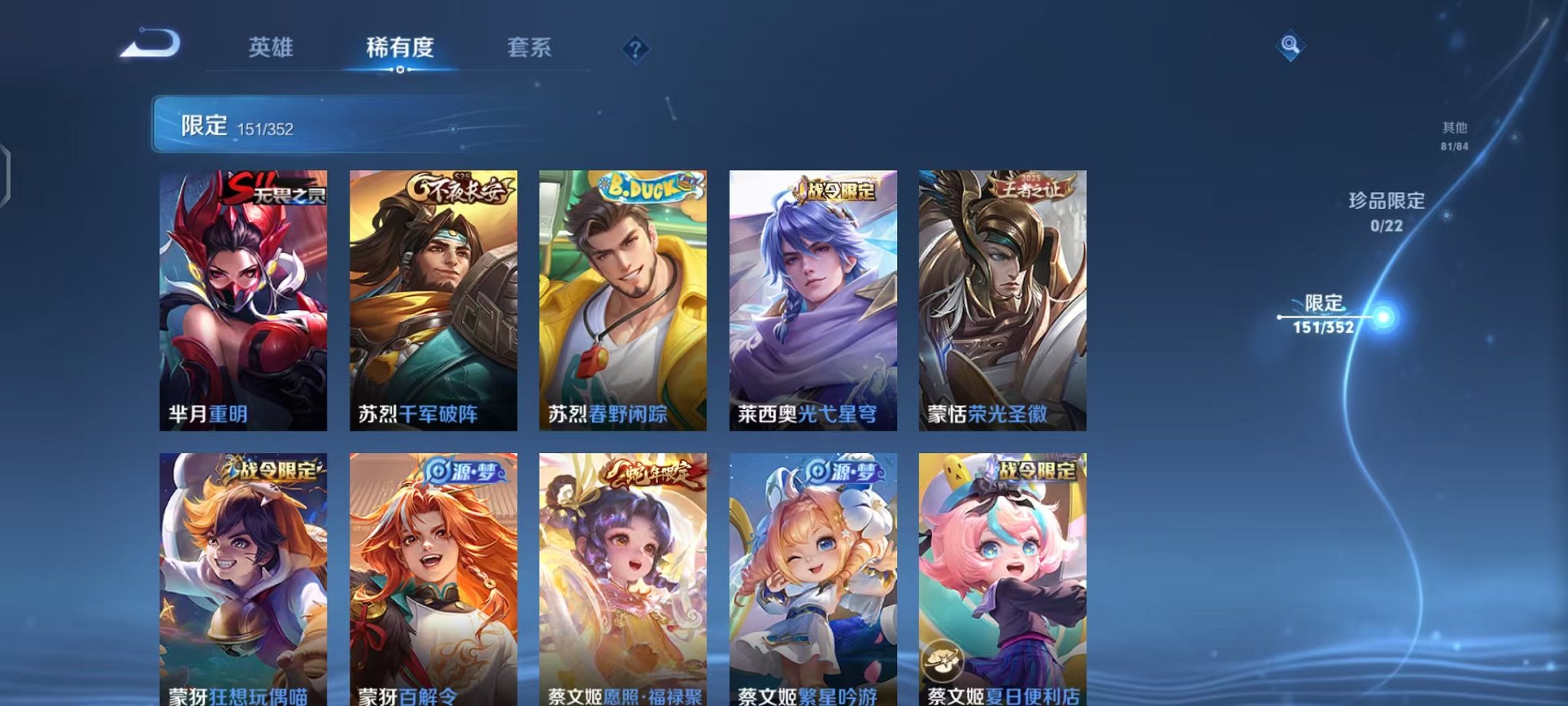Screen dimensions: 1568x706
Task: Click the B.Duck badge on 苏烈 skin
Action: tap(650, 187)
